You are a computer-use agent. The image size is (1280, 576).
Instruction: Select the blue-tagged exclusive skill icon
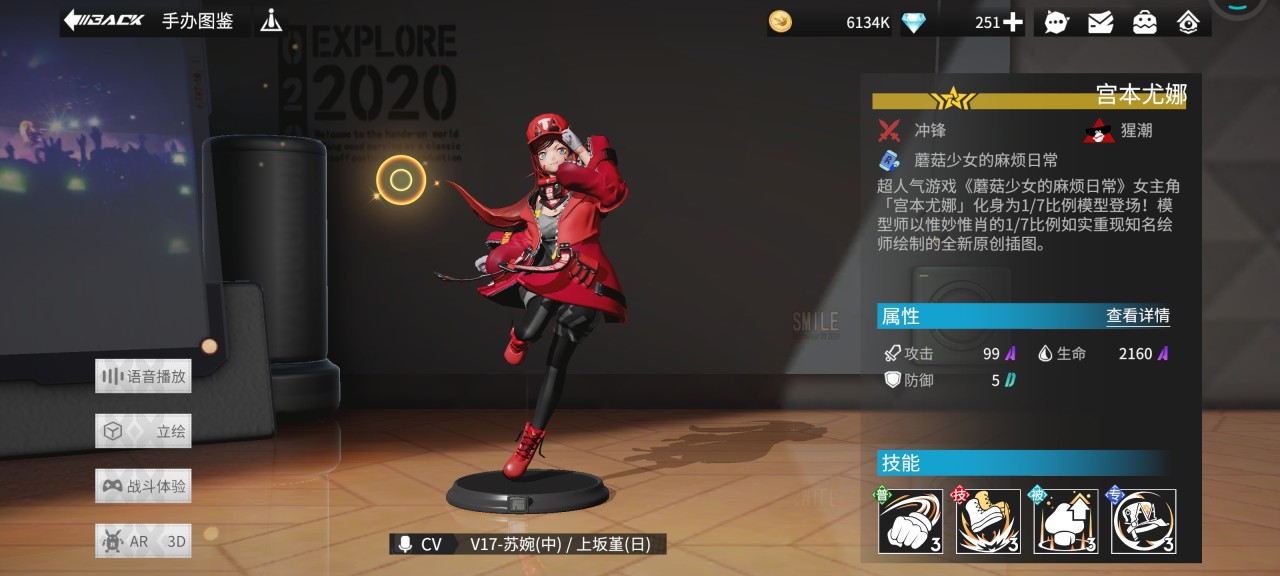pos(1143,521)
